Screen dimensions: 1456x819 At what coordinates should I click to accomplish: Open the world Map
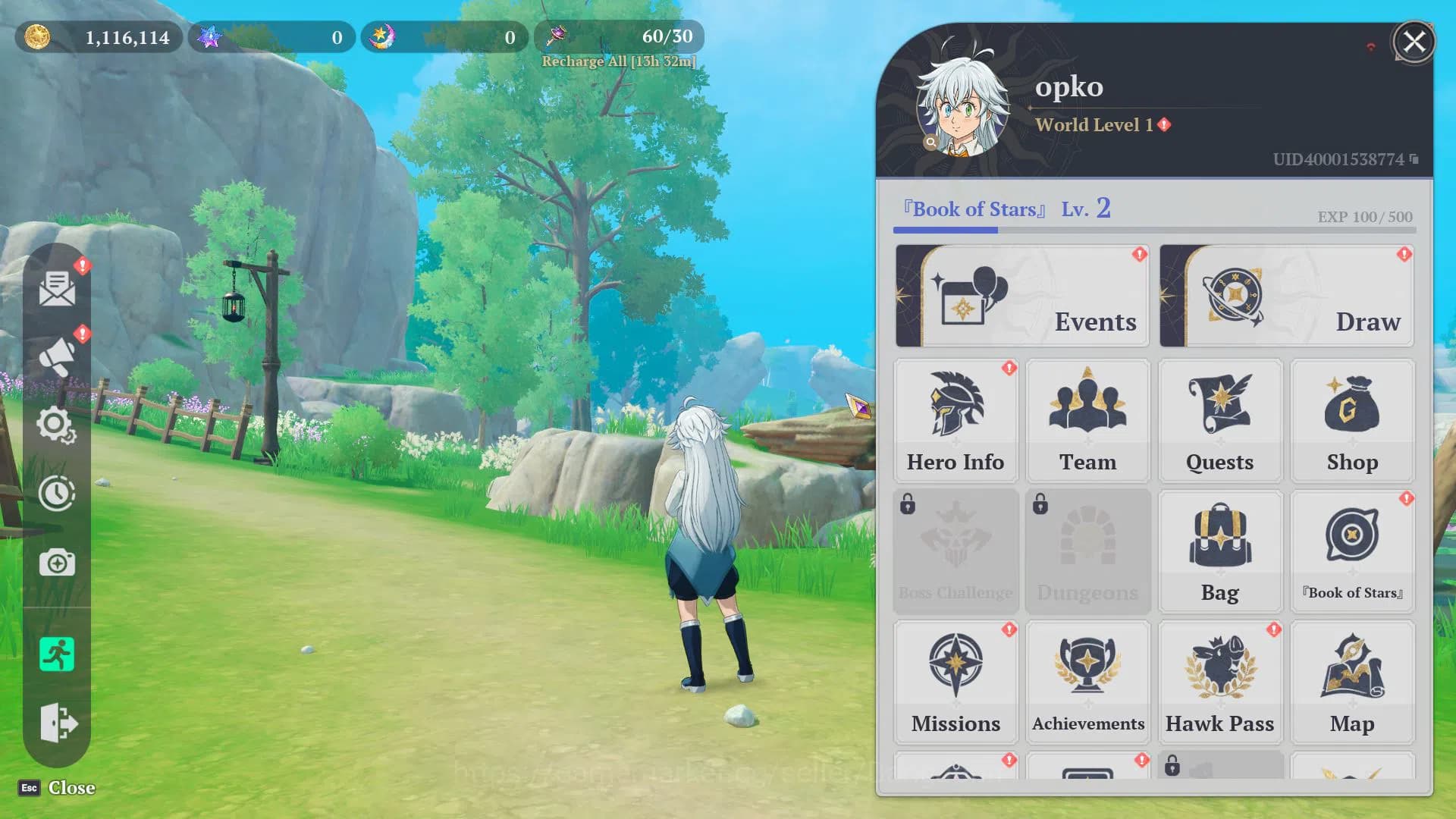pos(1352,682)
